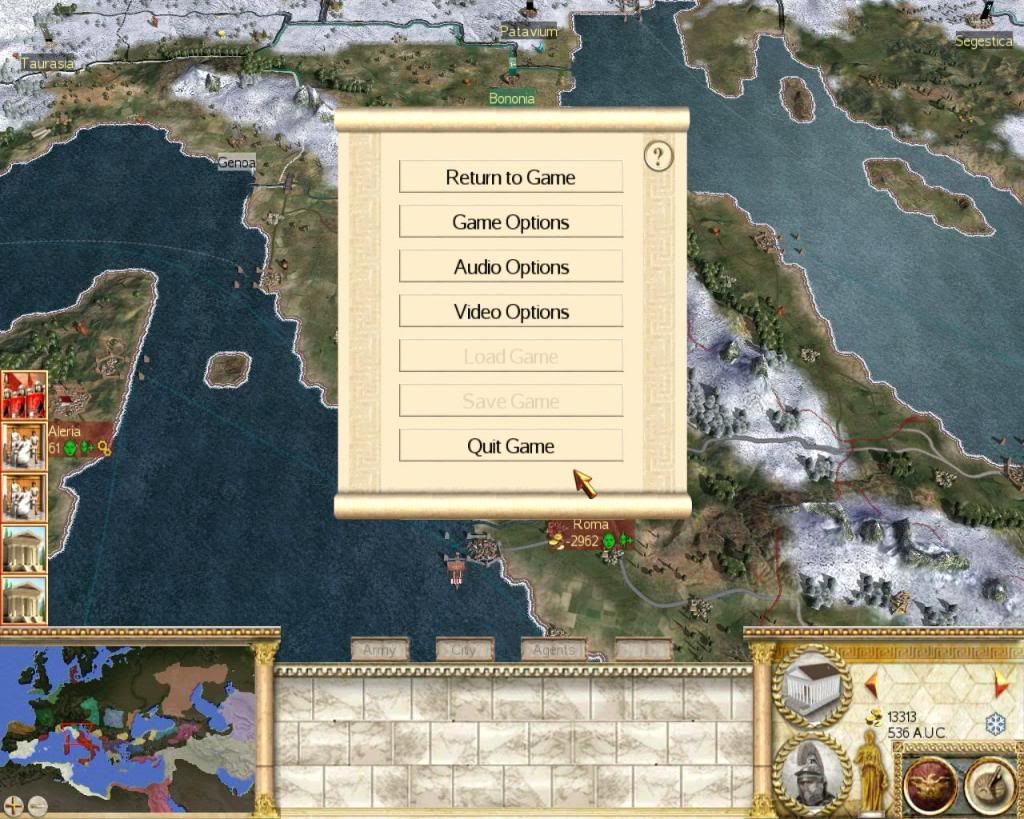
Task: Show help with the question mark button
Action: pyautogui.click(x=658, y=156)
